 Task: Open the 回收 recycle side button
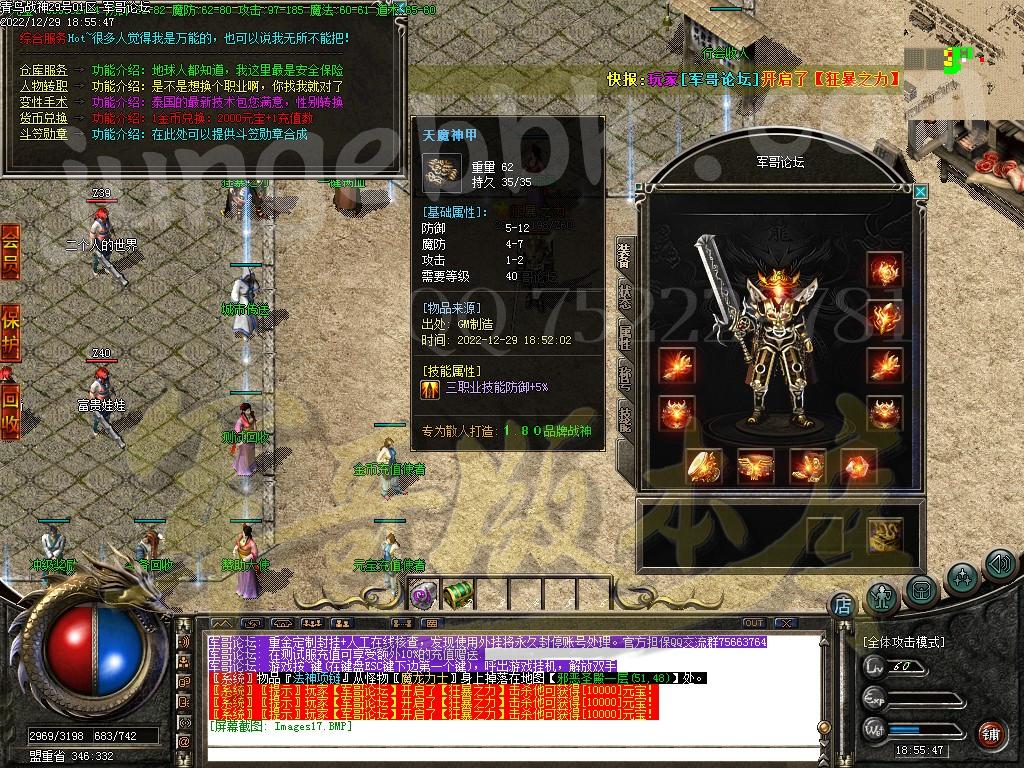point(10,408)
